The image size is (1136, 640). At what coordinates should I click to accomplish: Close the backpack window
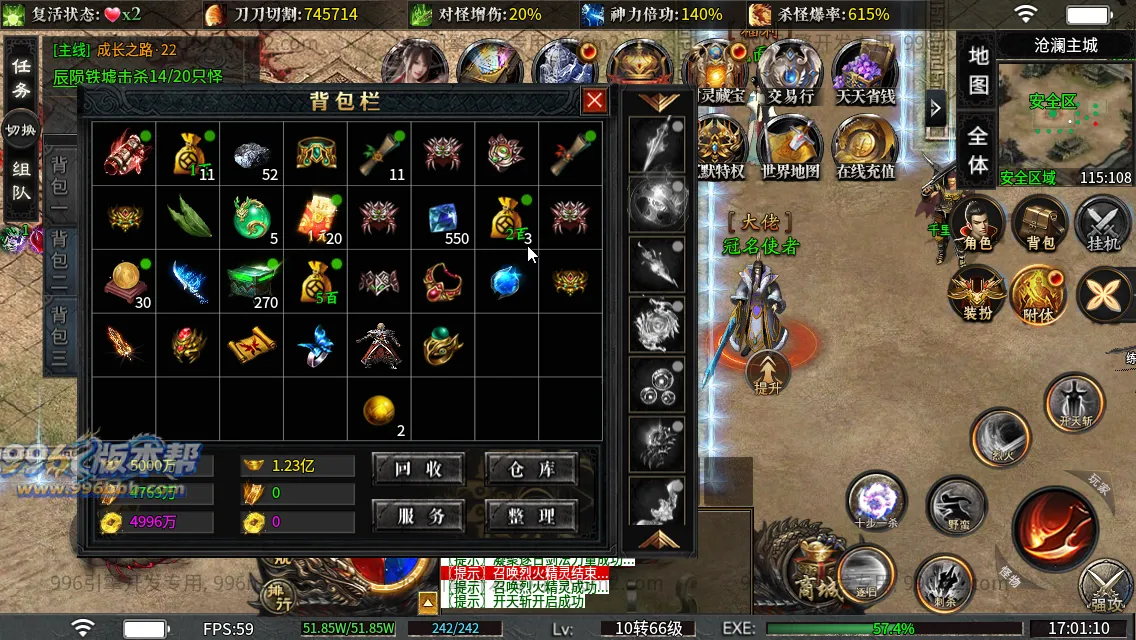point(594,100)
